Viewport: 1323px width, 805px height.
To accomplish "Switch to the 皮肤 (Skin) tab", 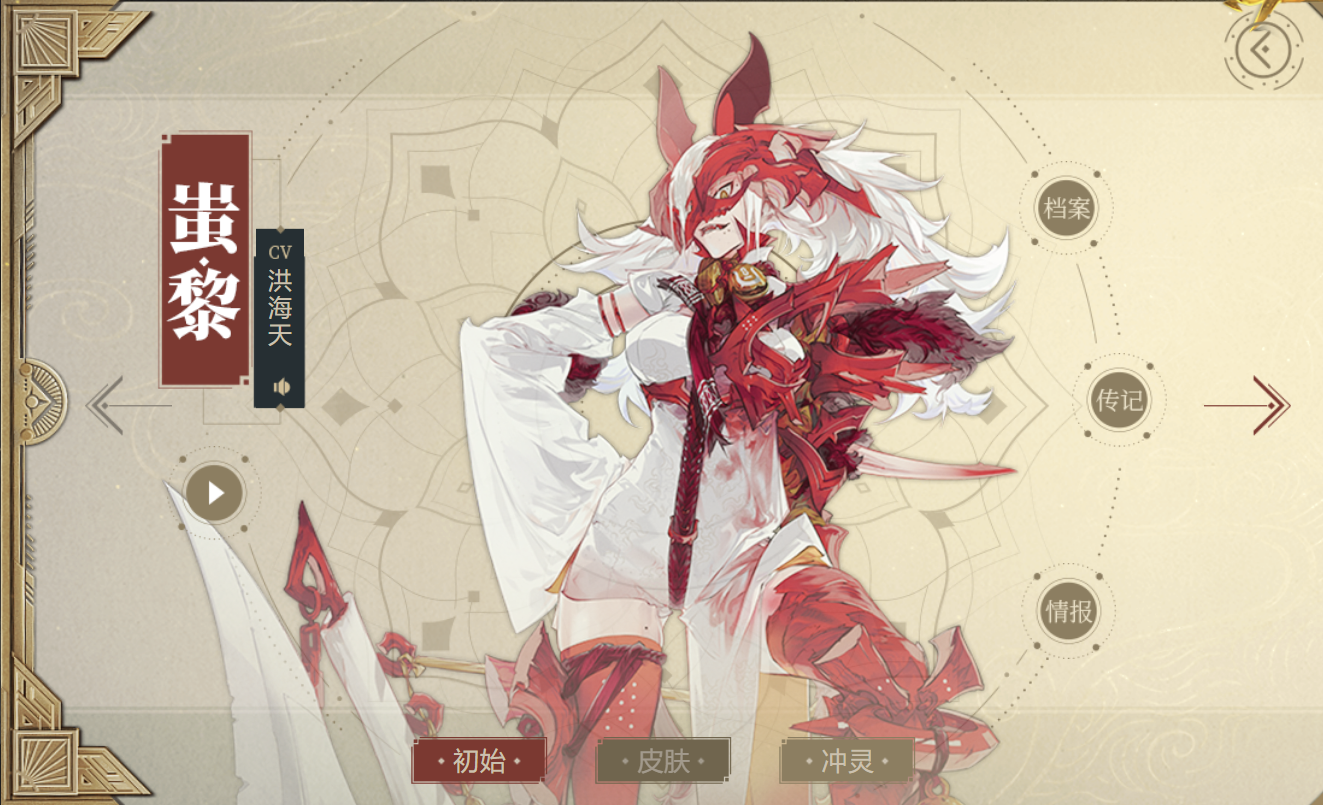I will click(662, 760).
